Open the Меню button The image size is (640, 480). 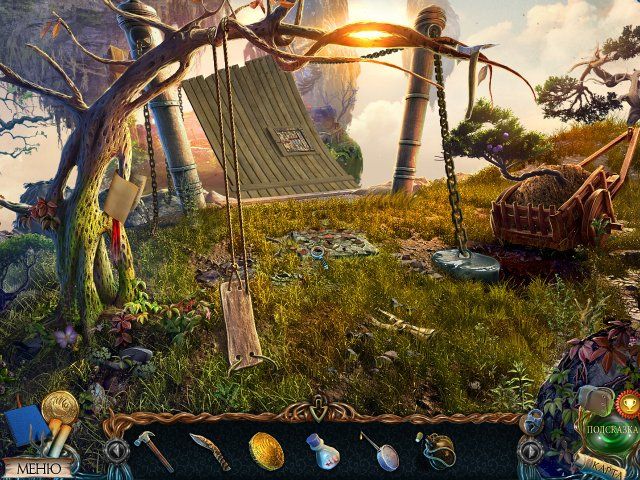(38, 467)
